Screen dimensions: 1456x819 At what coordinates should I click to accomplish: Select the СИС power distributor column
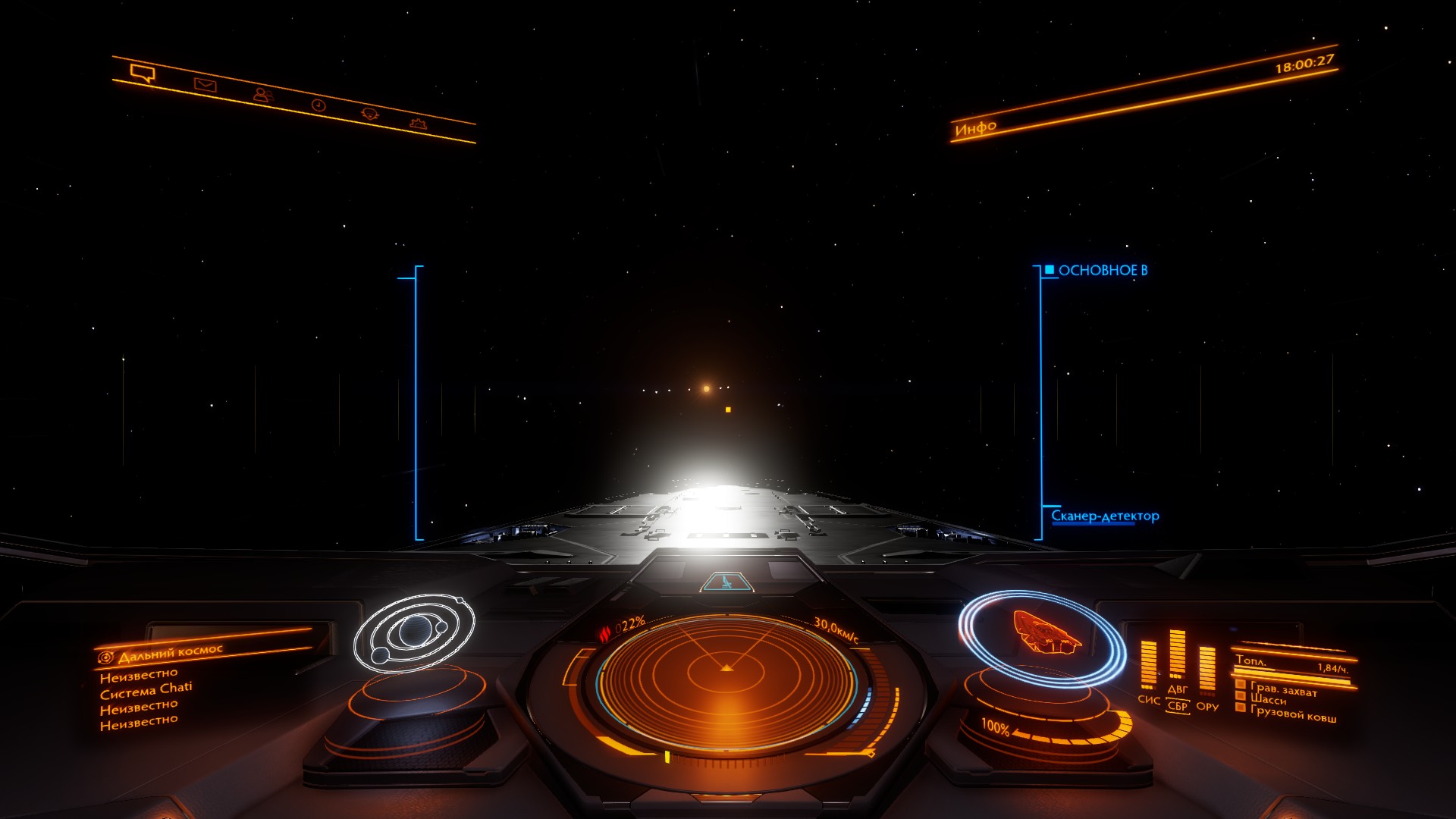tap(1149, 667)
